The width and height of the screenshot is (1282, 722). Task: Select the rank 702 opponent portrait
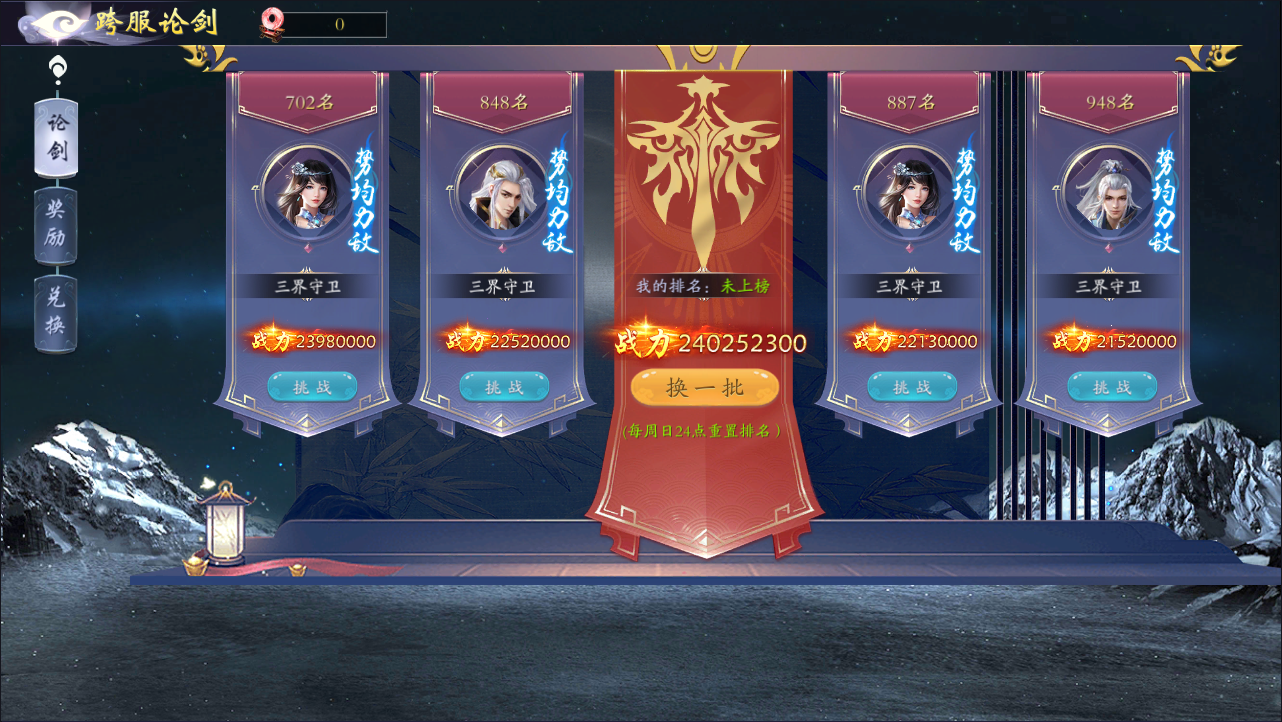coord(305,190)
